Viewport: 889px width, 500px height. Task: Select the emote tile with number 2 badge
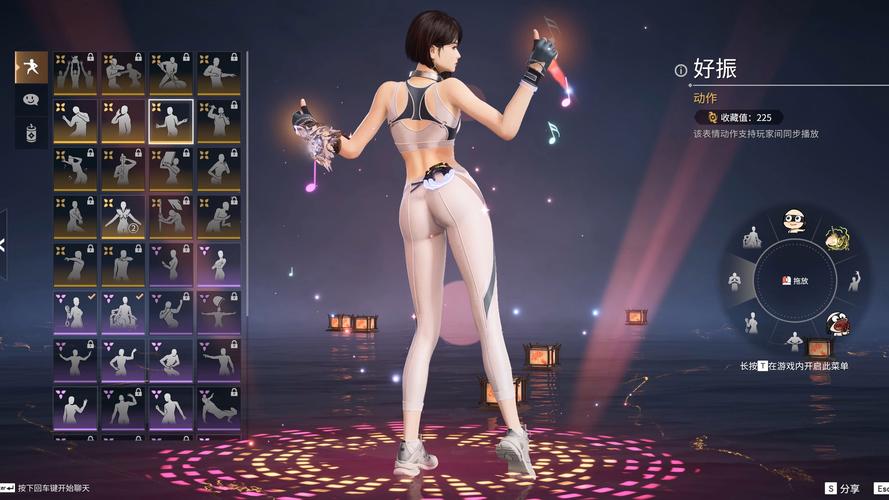pyautogui.click(x=123, y=215)
